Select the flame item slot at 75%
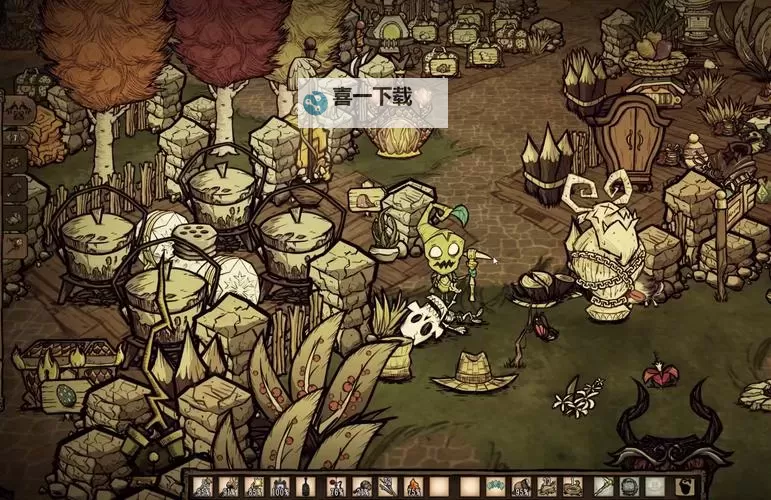The width and height of the screenshot is (771, 500). pos(414,487)
